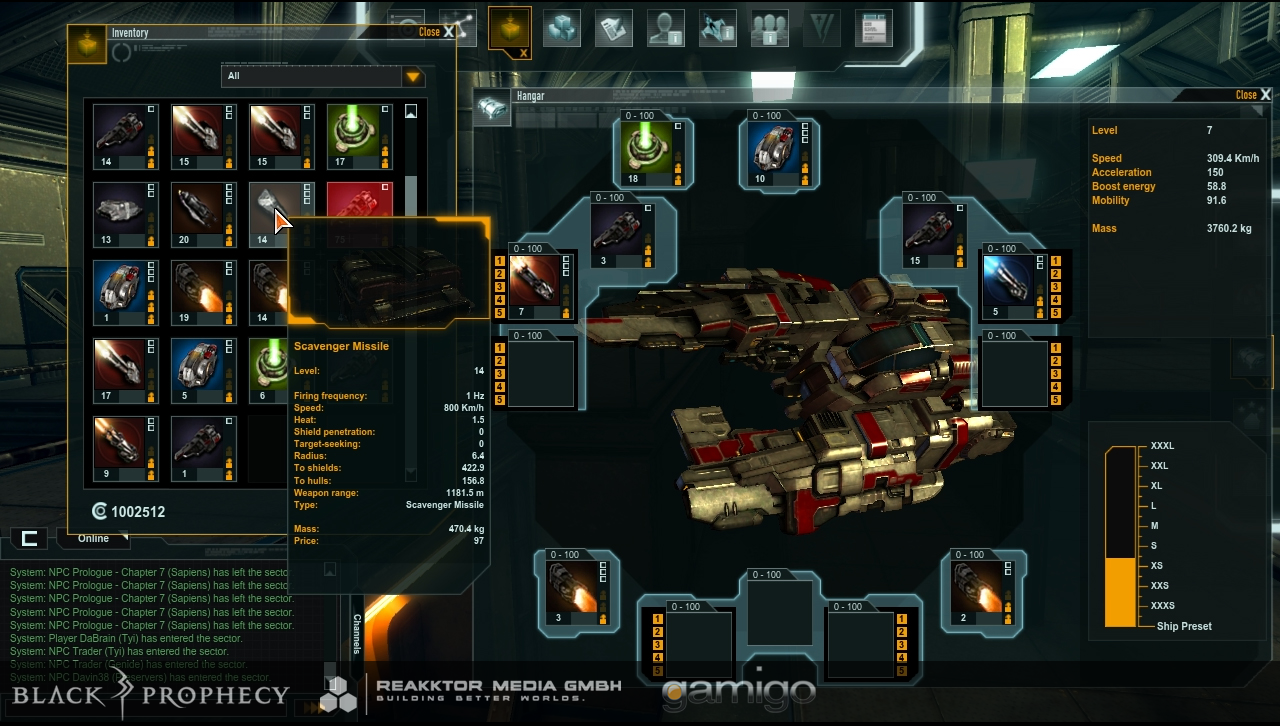Select the level 13 grey ship part in inventory
This screenshot has height=726, width=1280.
pyautogui.click(x=125, y=213)
